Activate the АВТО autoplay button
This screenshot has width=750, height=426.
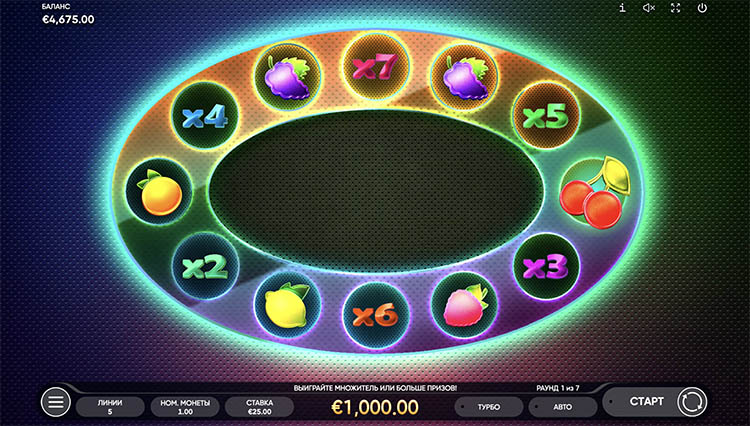pyautogui.click(x=562, y=407)
